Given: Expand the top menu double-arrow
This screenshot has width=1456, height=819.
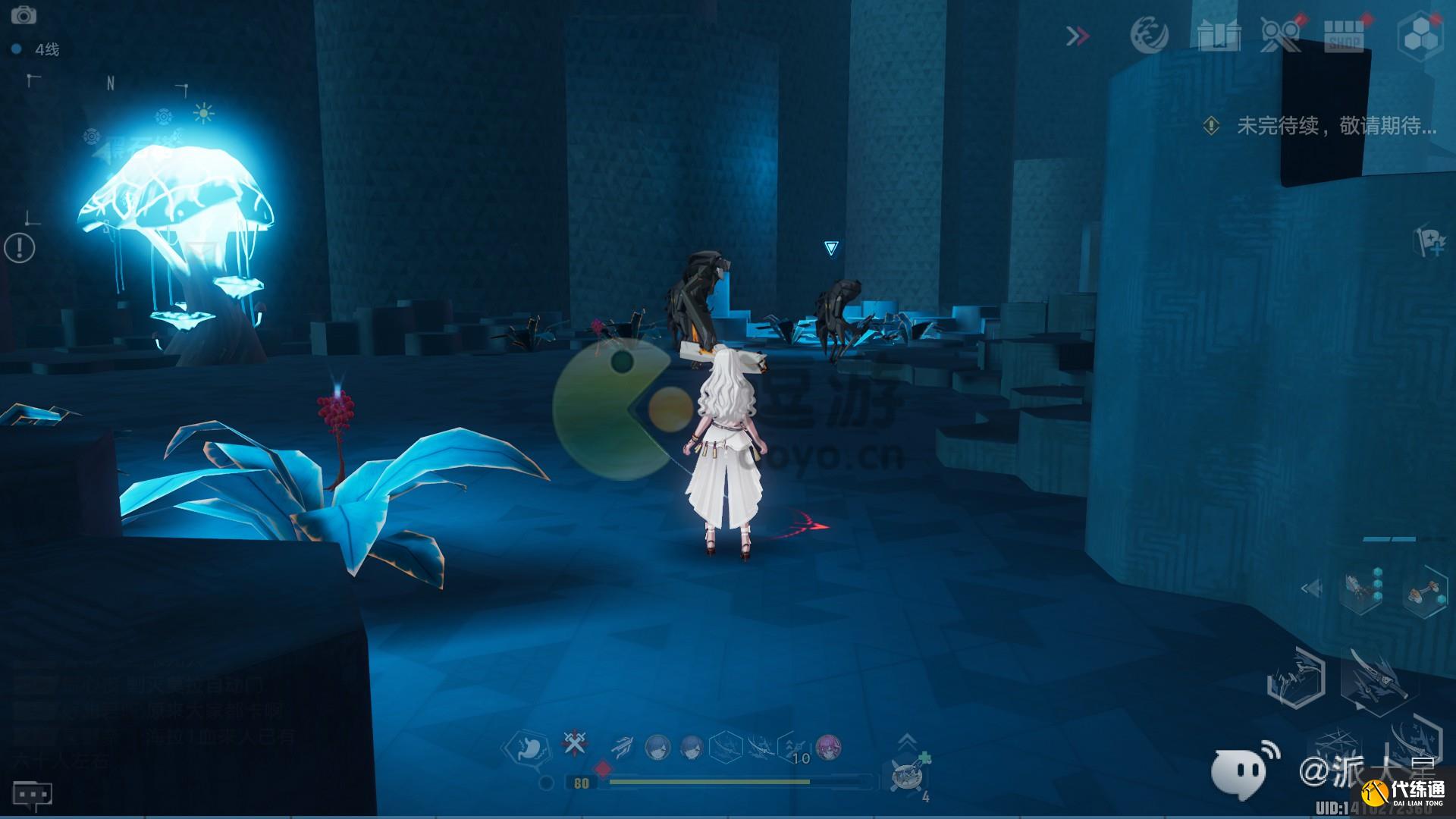Looking at the screenshot, I should point(1078,36).
